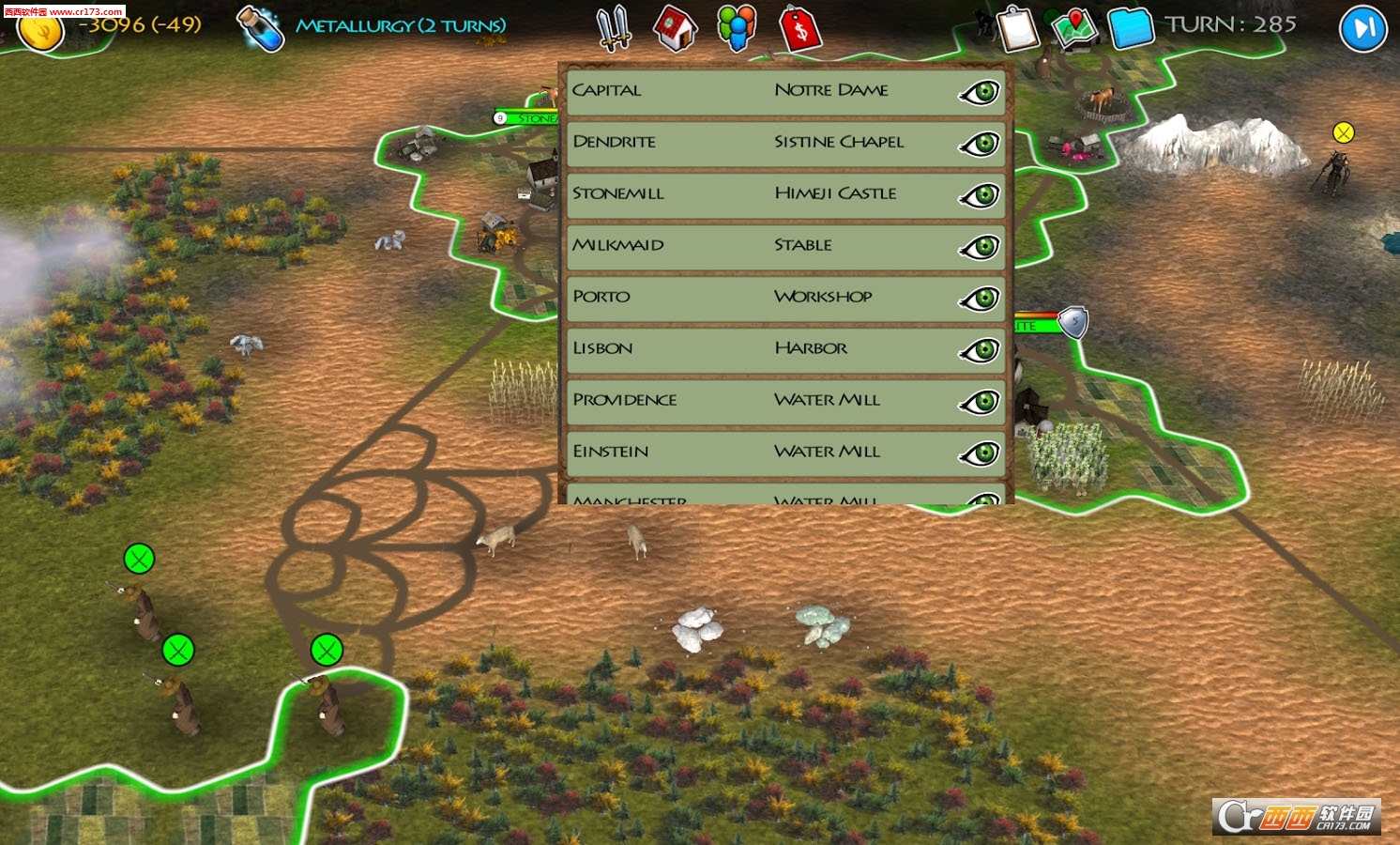This screenshot has height=845, width=1400.
Task: Click the dollar price tag trade icon
Action: (800, 29)
